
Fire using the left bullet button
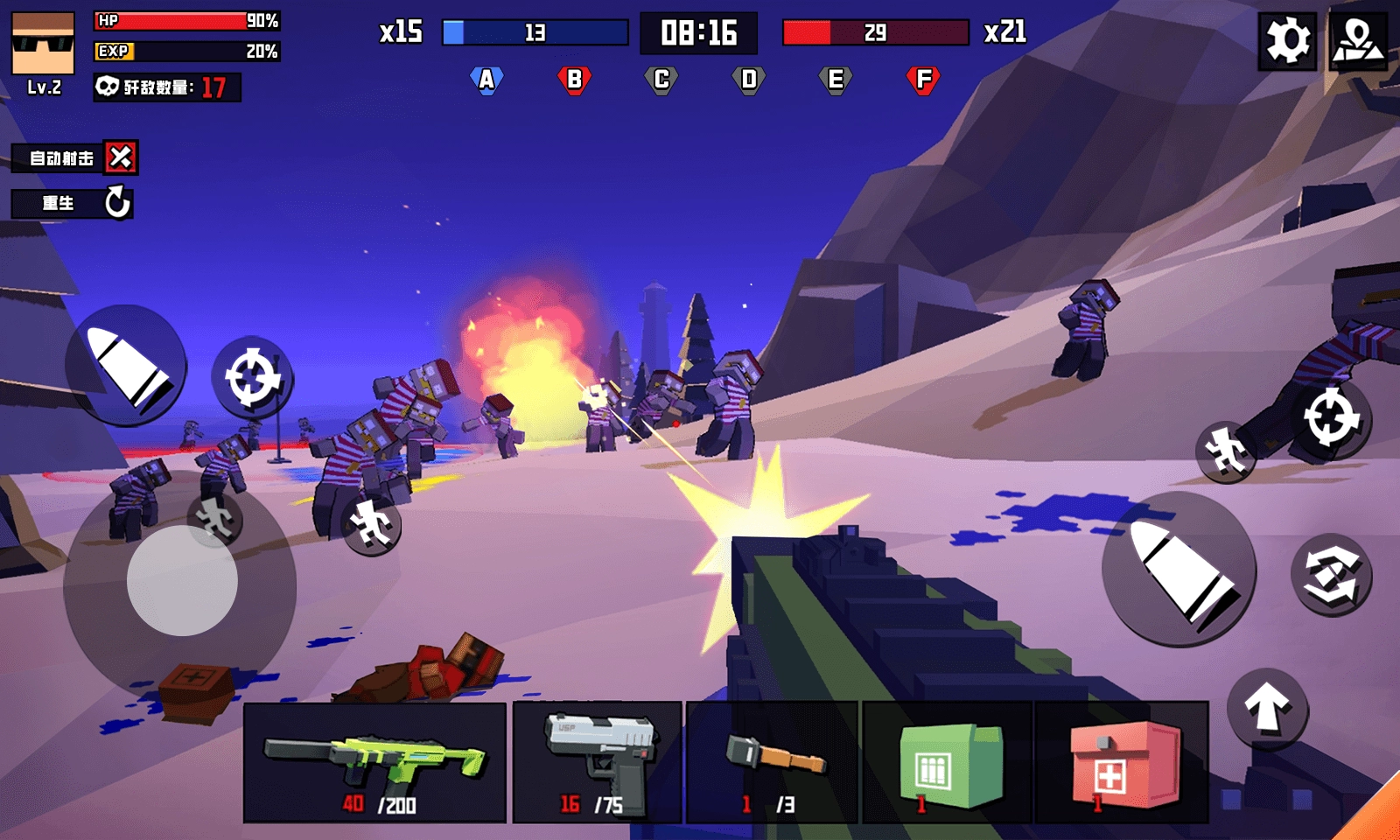pos(126,365)
